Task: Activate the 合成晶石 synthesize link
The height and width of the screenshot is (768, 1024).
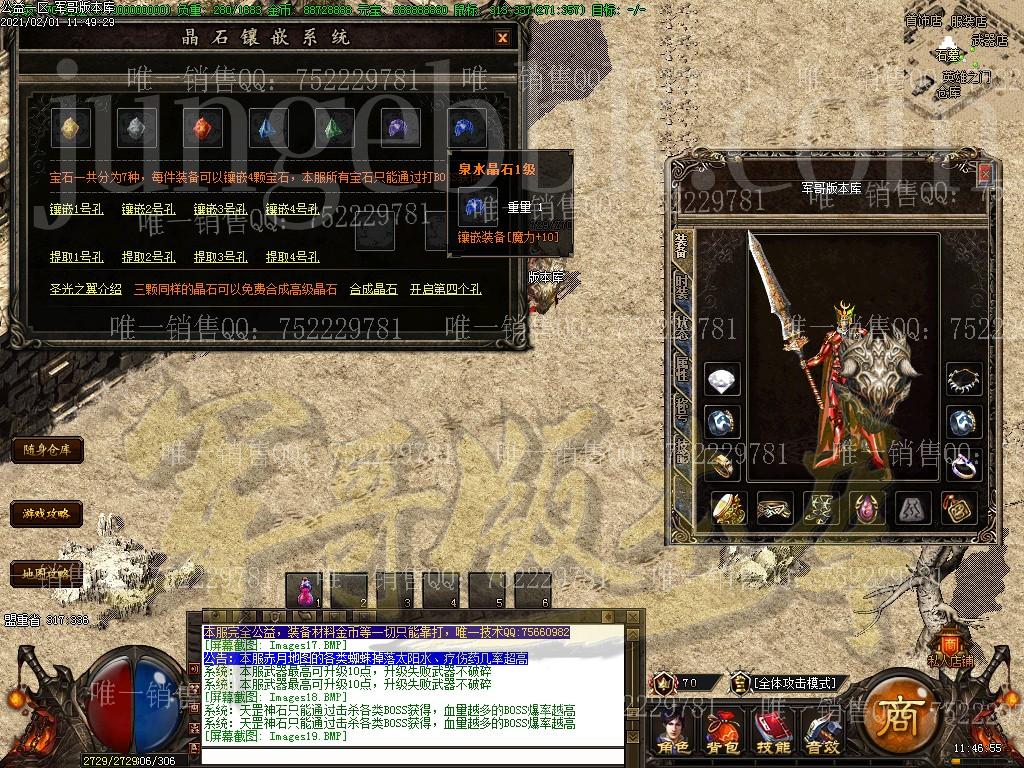Action: click(x=373, y=289)
